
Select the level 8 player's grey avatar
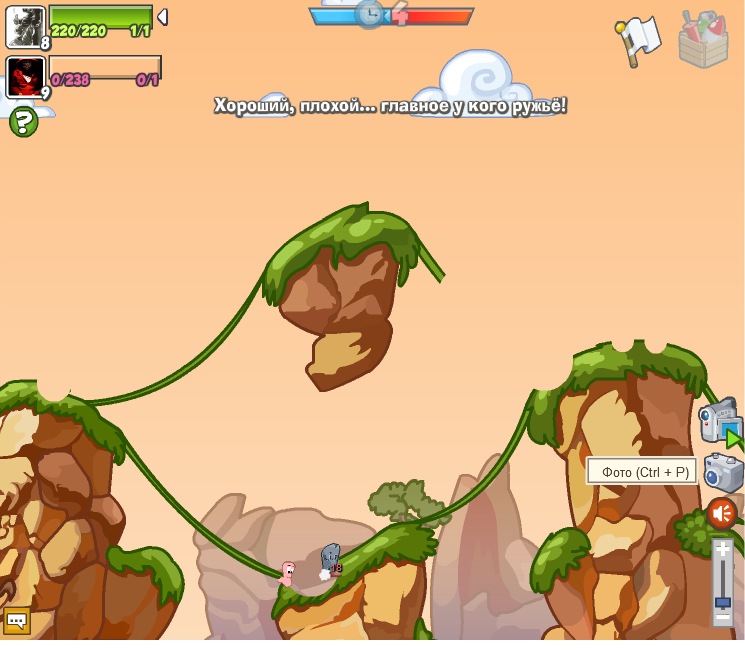pos(25,26)
